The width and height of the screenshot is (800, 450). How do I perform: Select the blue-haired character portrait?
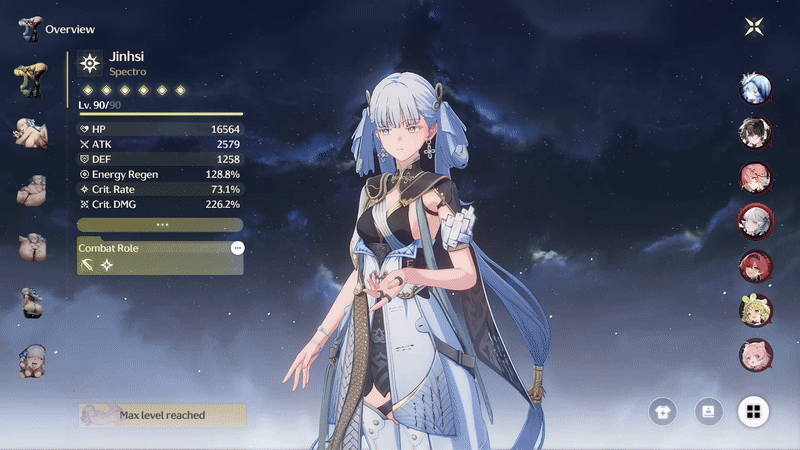coord(755,88)
